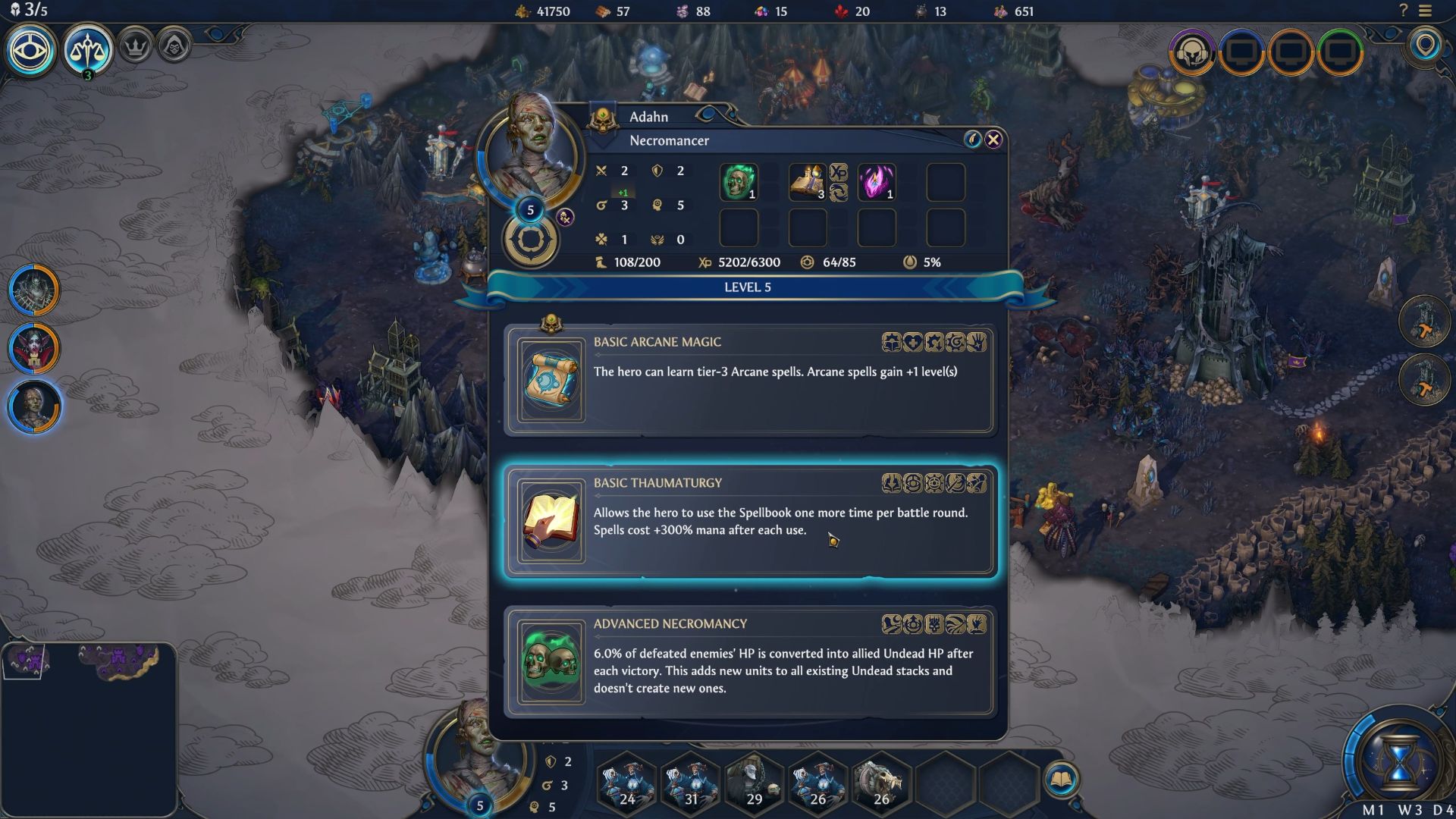The image size is (1456, 819).
Task: Open the spellbook button by the army bar
Action: [x=1061, y=780]
